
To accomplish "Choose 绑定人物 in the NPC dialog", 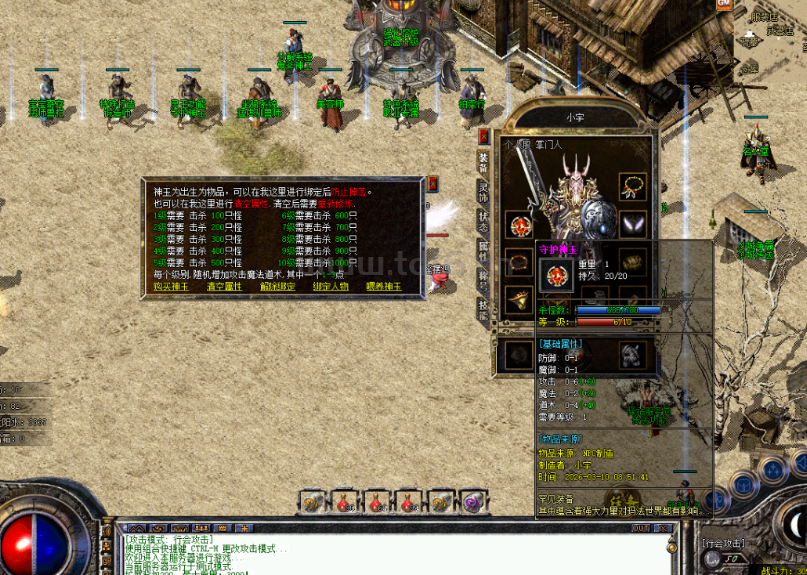I will 330,286.
